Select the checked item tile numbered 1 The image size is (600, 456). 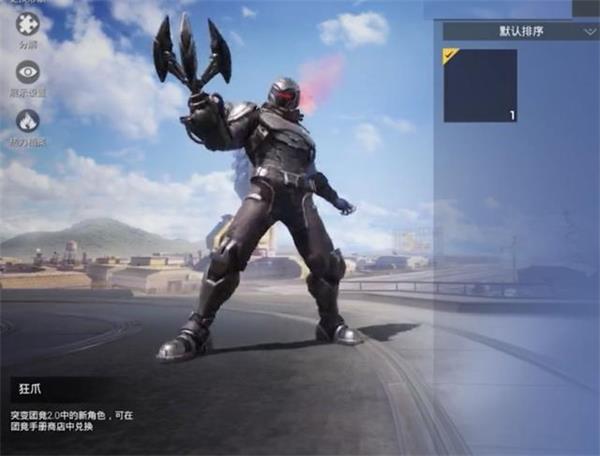pyautogui.click(x=480, y=86)
